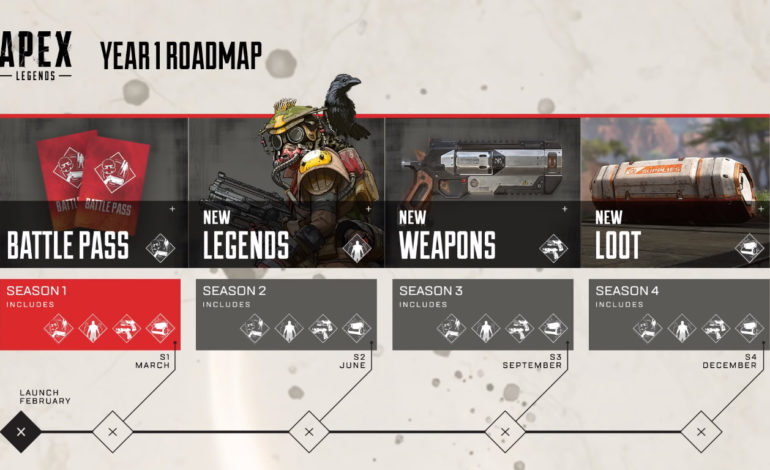
Task: Select the Battle Pass panel
Action: (x=92, y=193)
